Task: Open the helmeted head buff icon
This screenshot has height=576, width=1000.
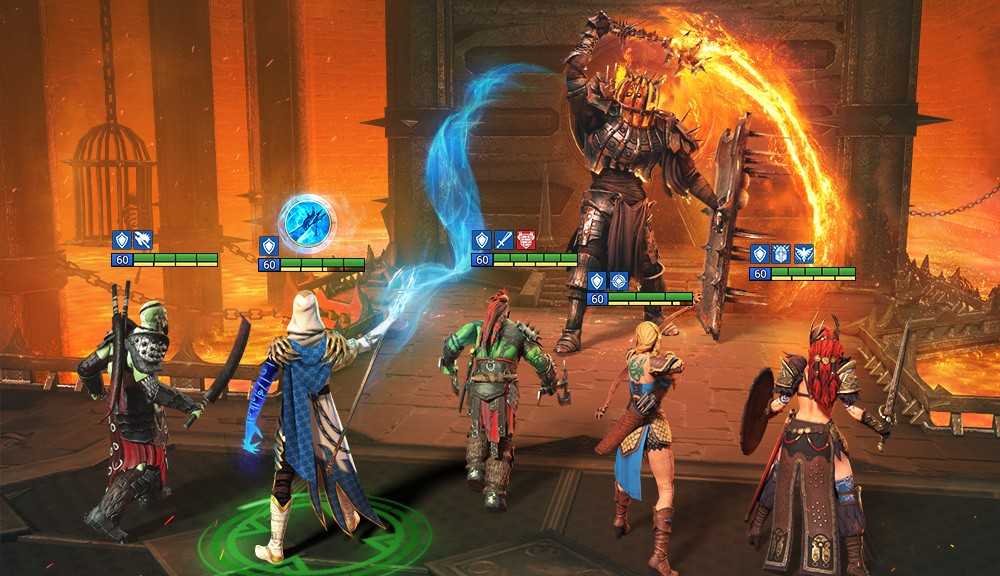Action: 781,254
